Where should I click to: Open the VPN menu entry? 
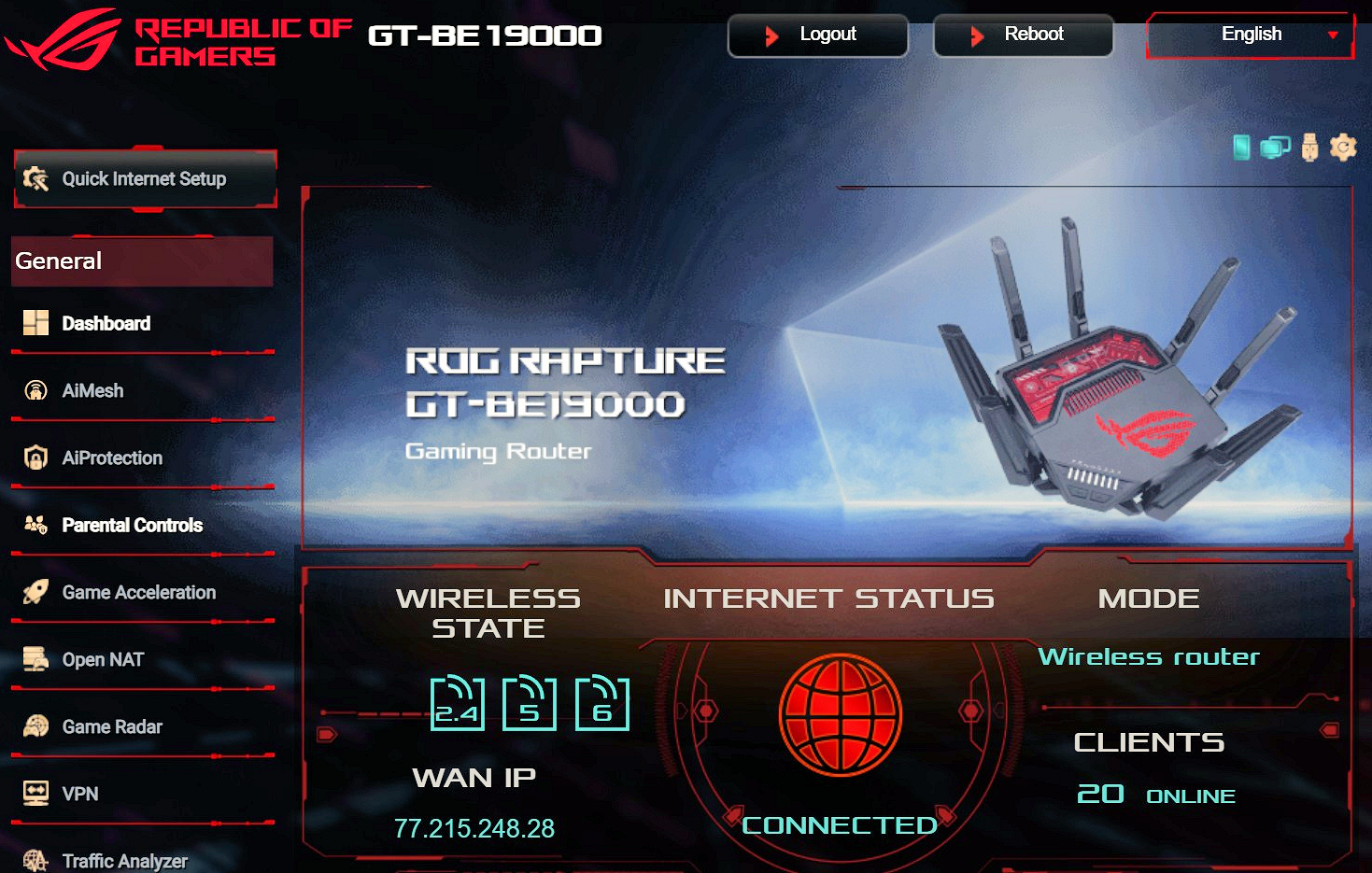[x=80, y=795]
